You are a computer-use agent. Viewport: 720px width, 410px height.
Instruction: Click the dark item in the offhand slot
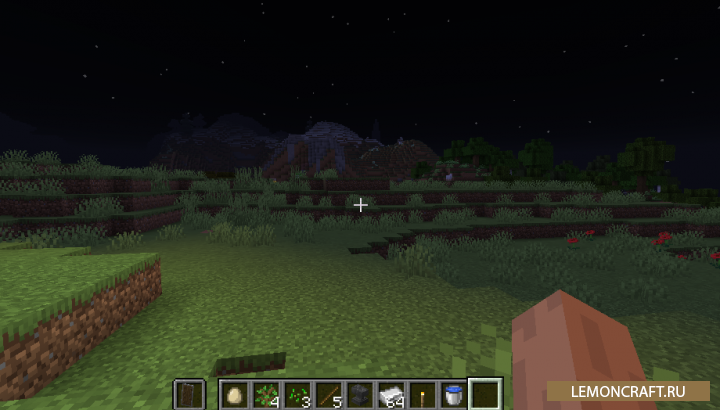[x=190, y=394]
